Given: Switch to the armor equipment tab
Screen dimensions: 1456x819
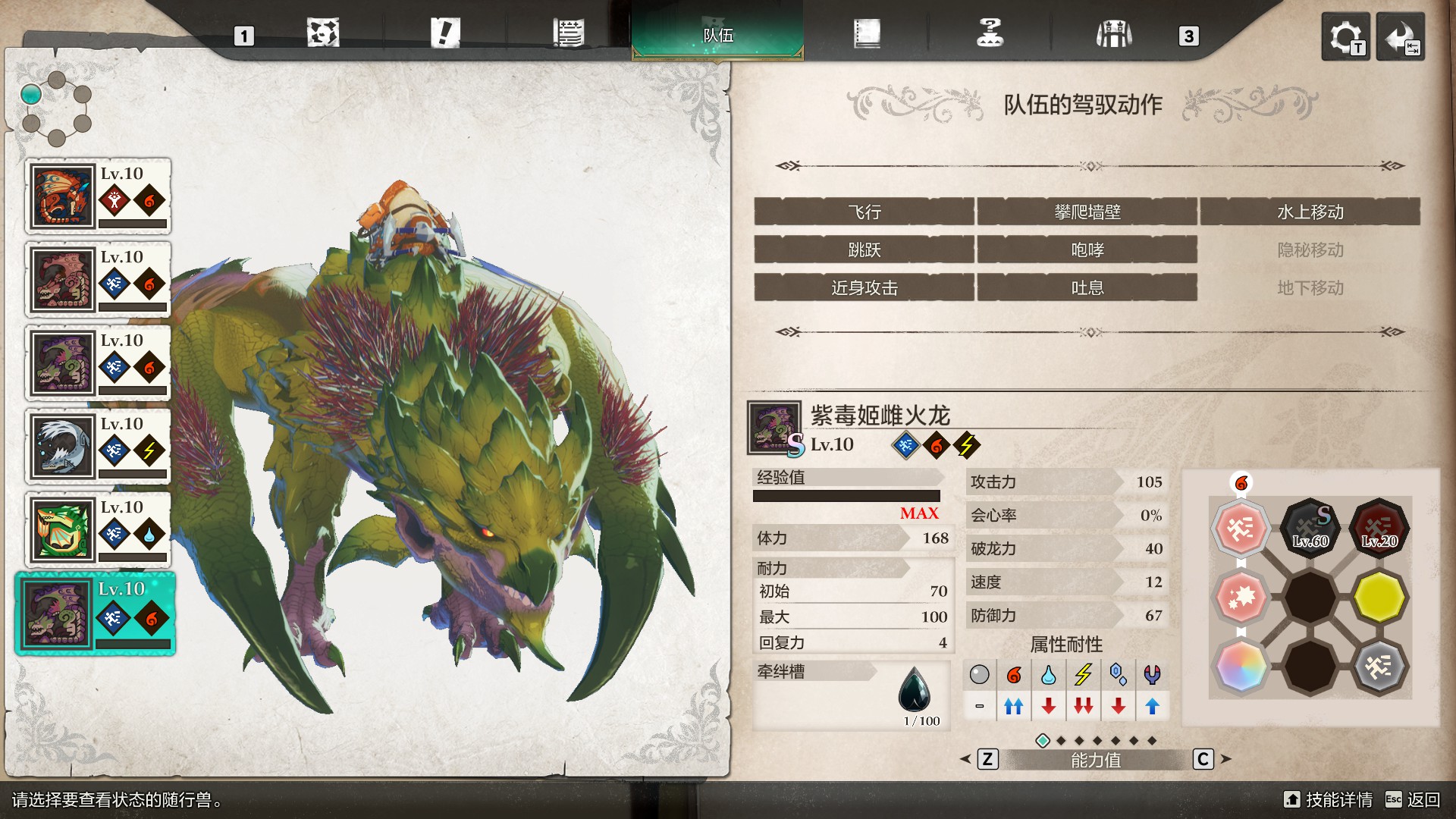Looking at the screenshot, I should 1113,34.
